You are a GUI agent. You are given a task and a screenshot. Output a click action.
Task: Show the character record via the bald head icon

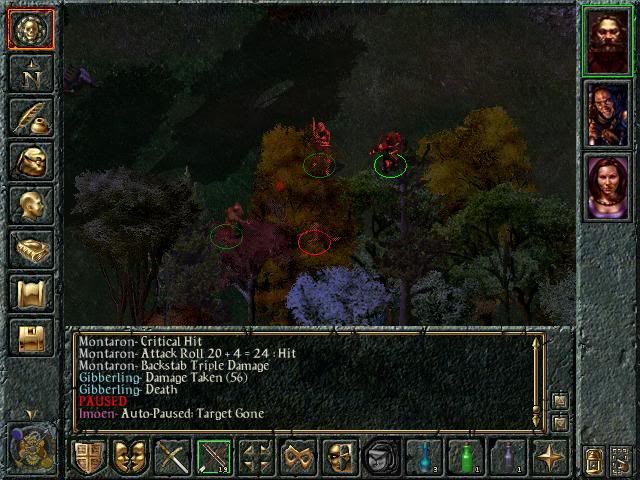tap(30, 205)
